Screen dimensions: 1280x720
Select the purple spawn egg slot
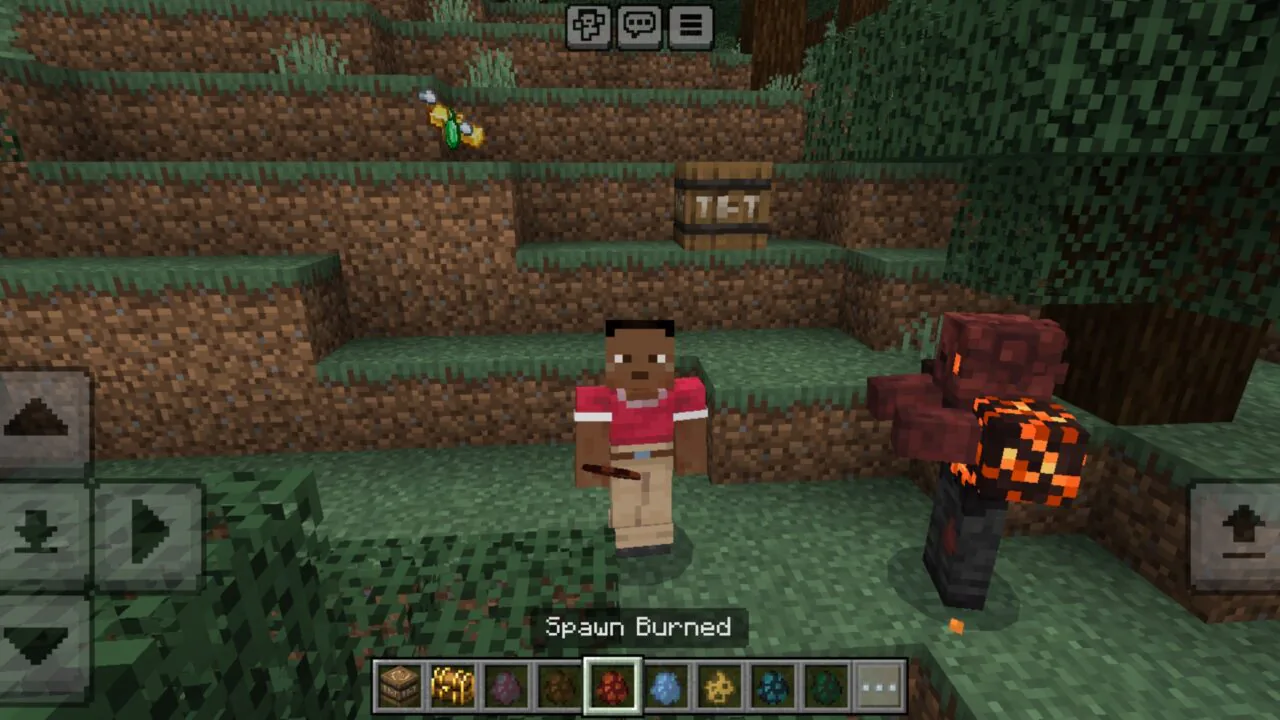pyautogui.click(x=506, y=686)
